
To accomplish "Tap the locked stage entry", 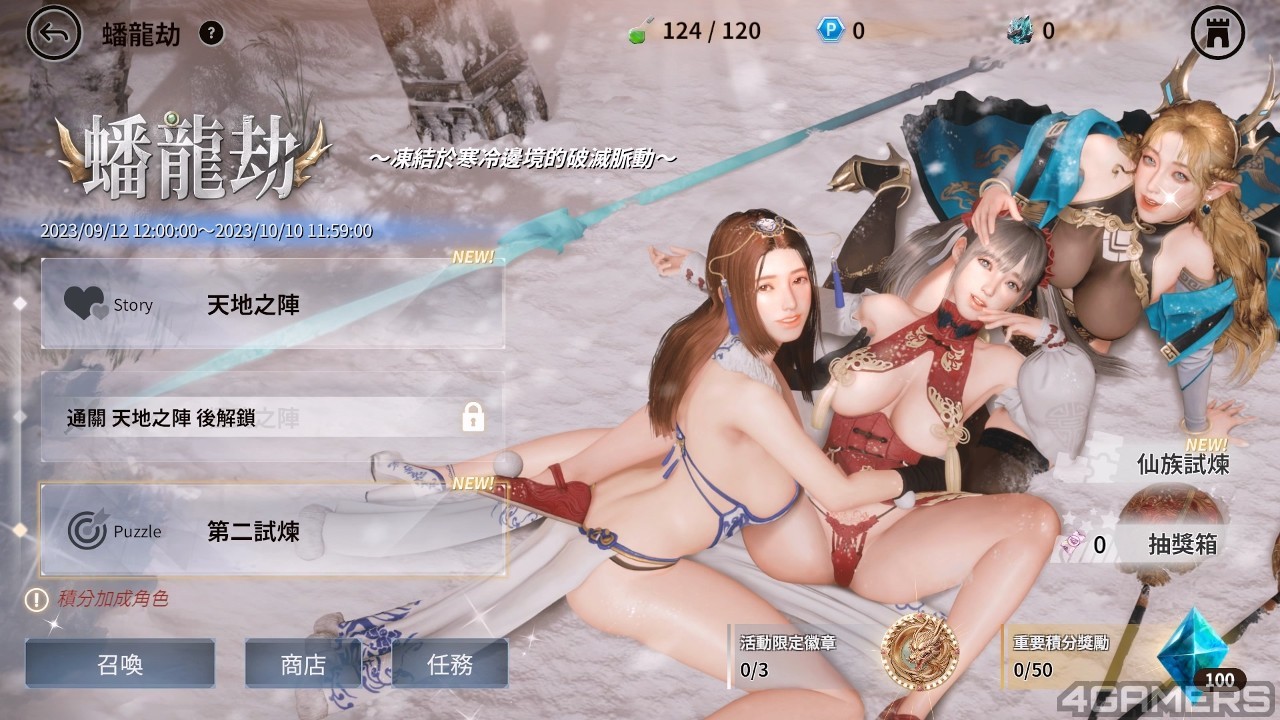I will click(x=272, y=417).
